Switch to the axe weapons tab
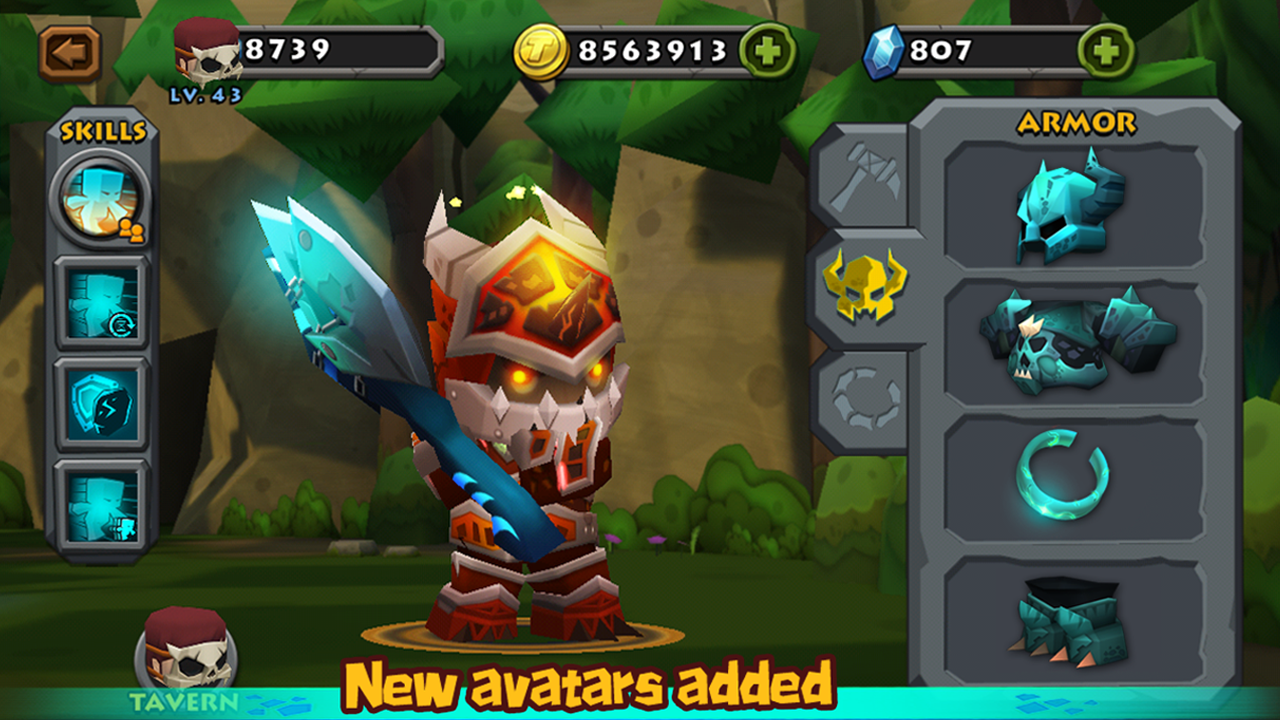Screen dimensions: 1280x720 click(x=864, y=177)
